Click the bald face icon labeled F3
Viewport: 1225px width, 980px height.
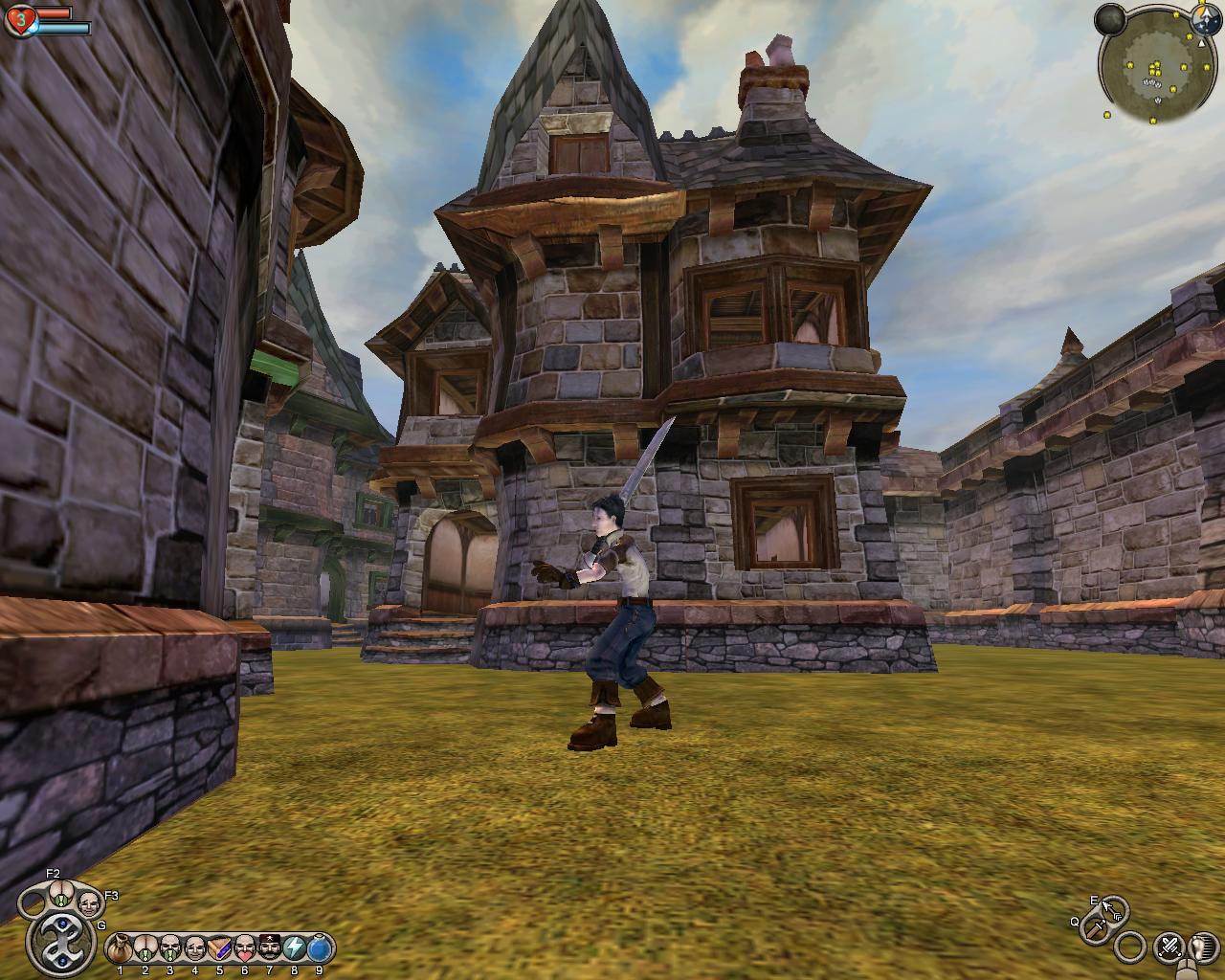coord(89,902)
